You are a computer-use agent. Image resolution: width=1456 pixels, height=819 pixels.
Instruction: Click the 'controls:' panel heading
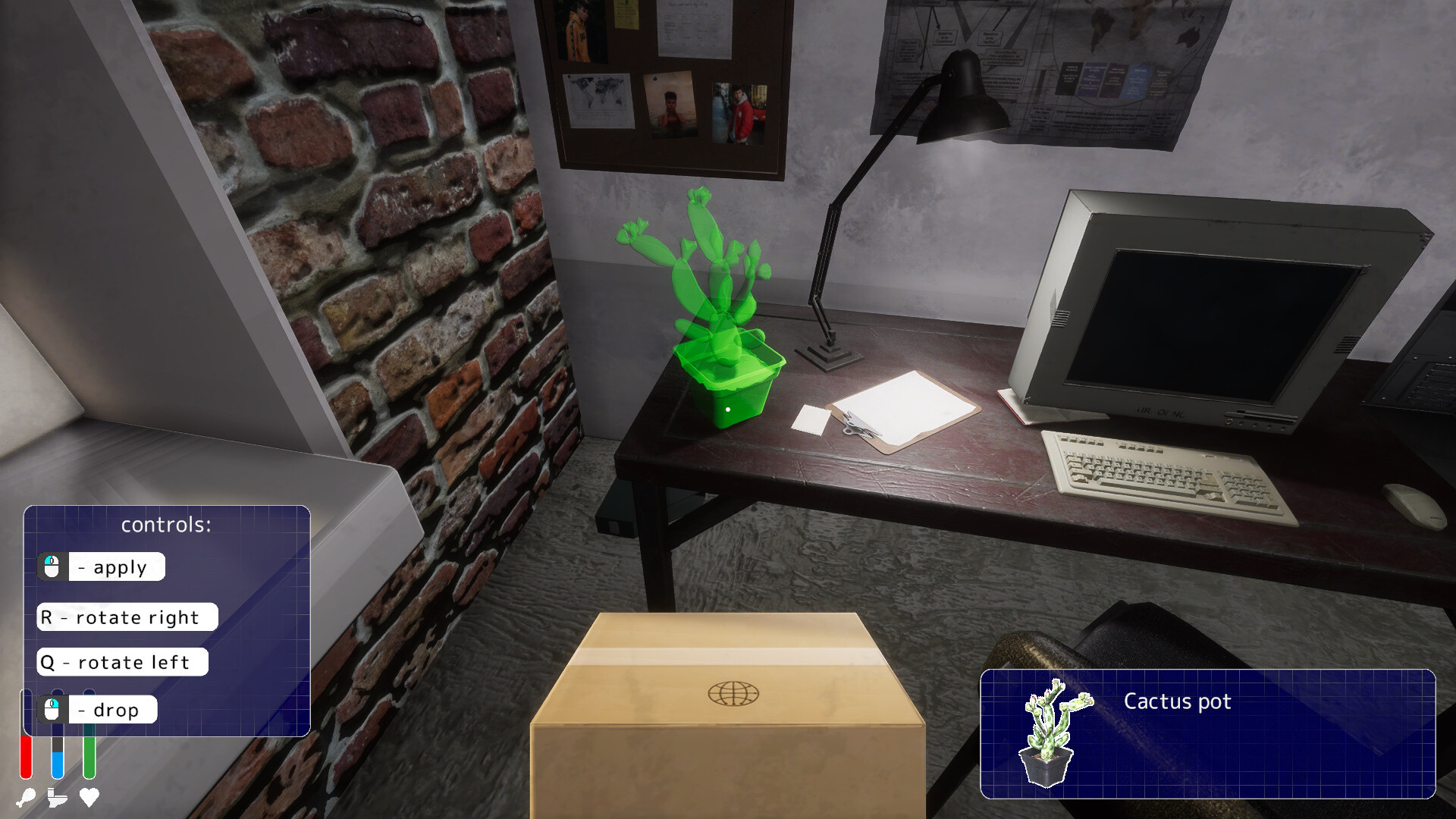[168, 524]
